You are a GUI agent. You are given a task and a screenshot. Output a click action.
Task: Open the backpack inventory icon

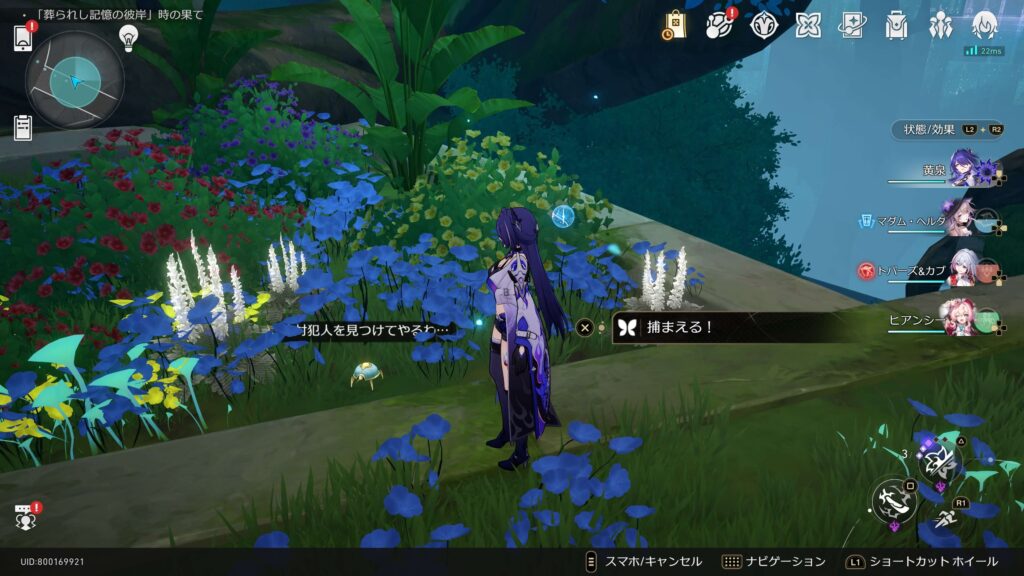[896, 25]
